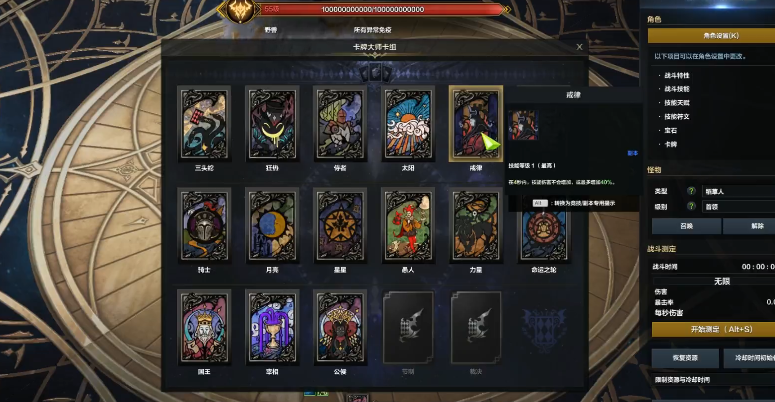
Task: Click the 恢复资源 restore resources button
Action: pyautogui.click(x=685, y=357)
